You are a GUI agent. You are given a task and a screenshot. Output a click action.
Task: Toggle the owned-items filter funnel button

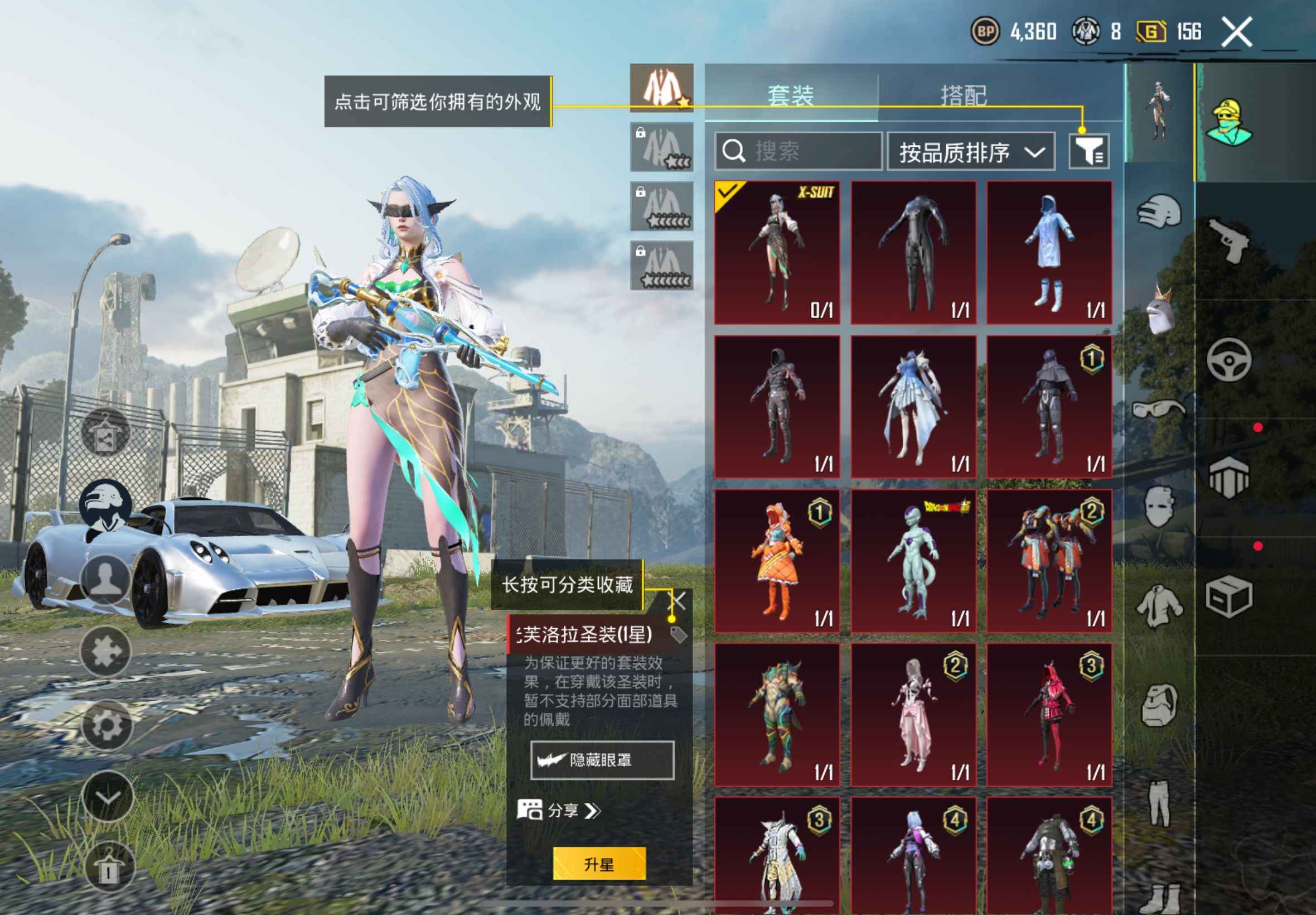[1088, 151]
